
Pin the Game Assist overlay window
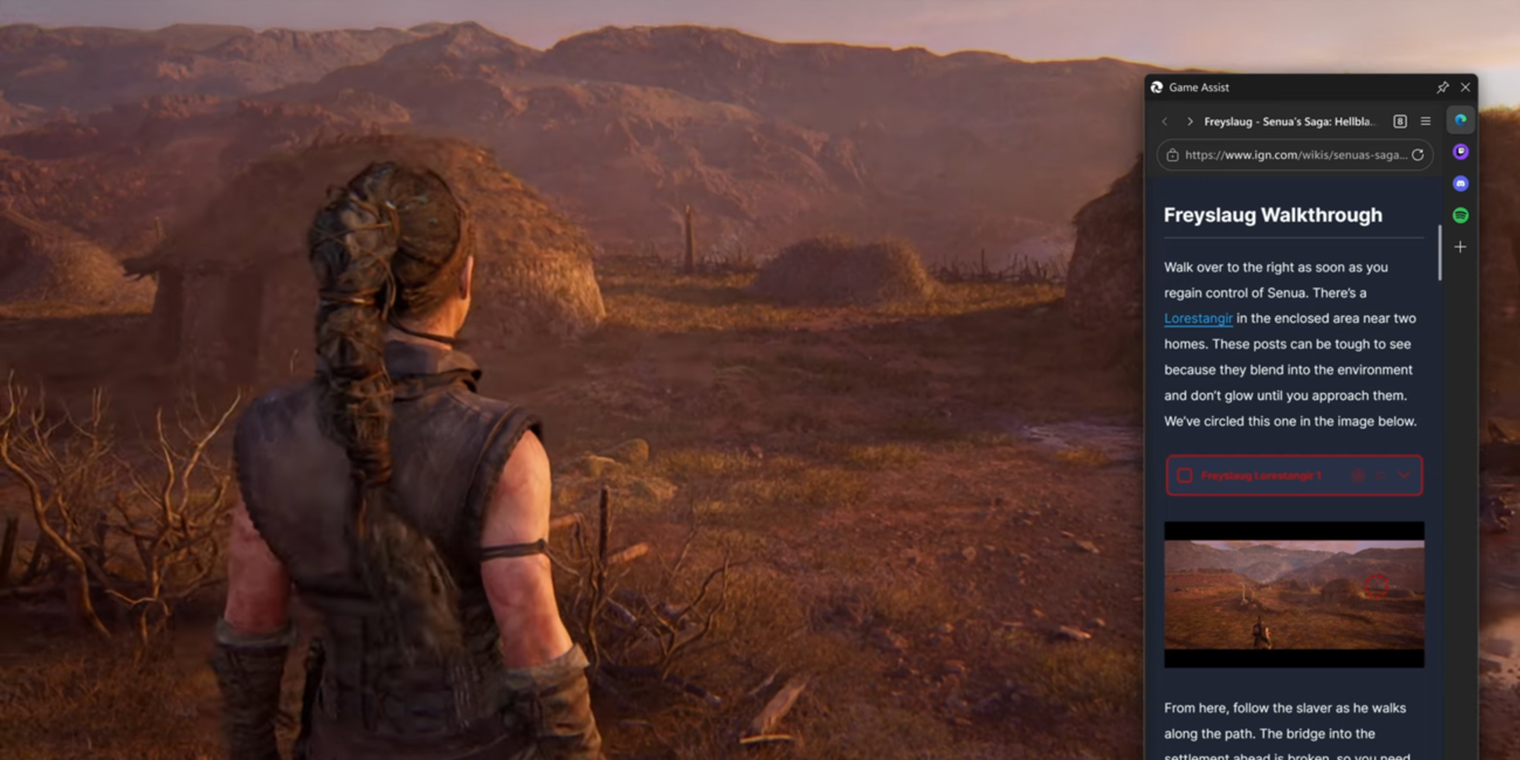(x=1441, y=87)
